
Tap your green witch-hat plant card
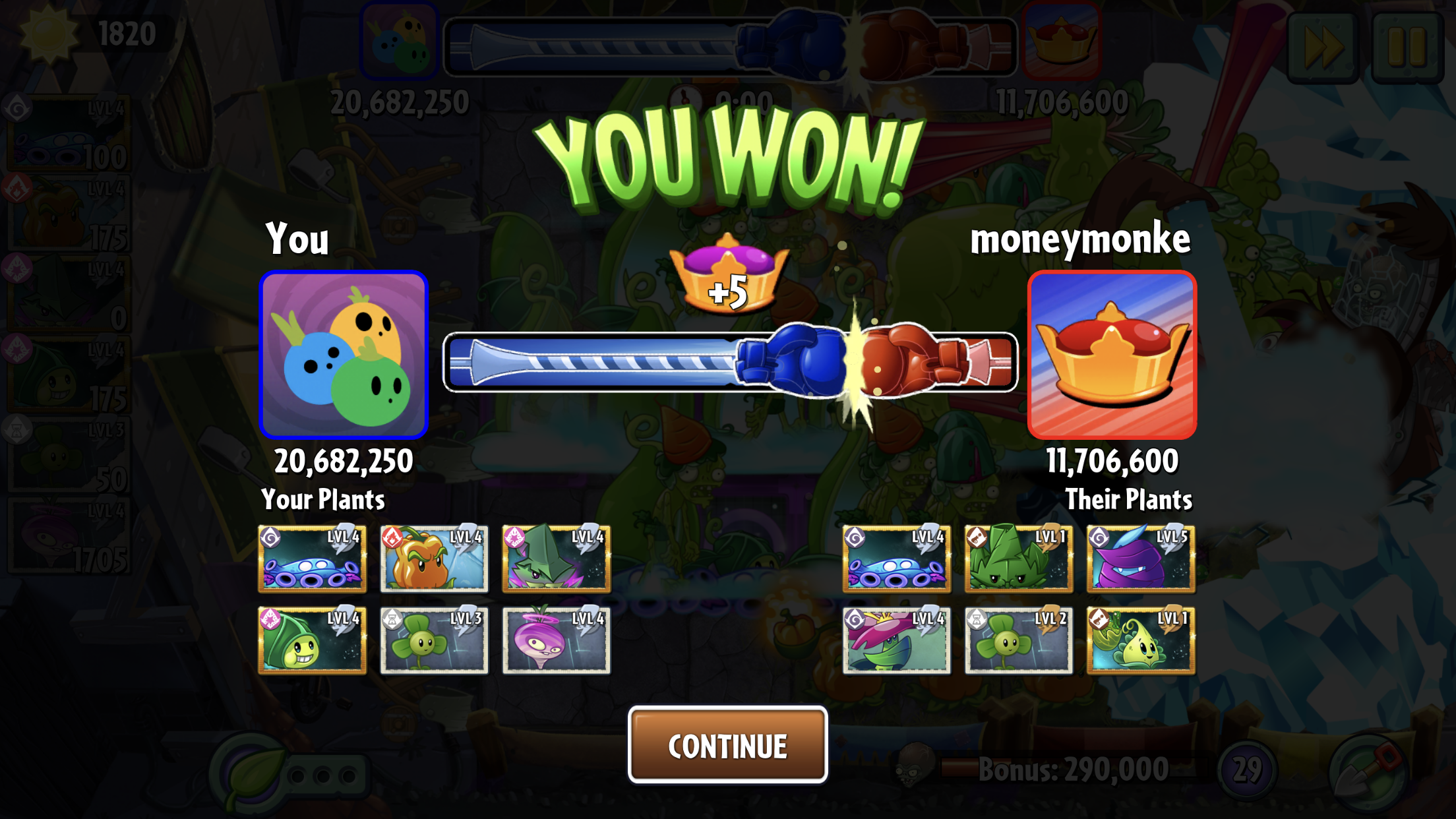pos(556,559)
